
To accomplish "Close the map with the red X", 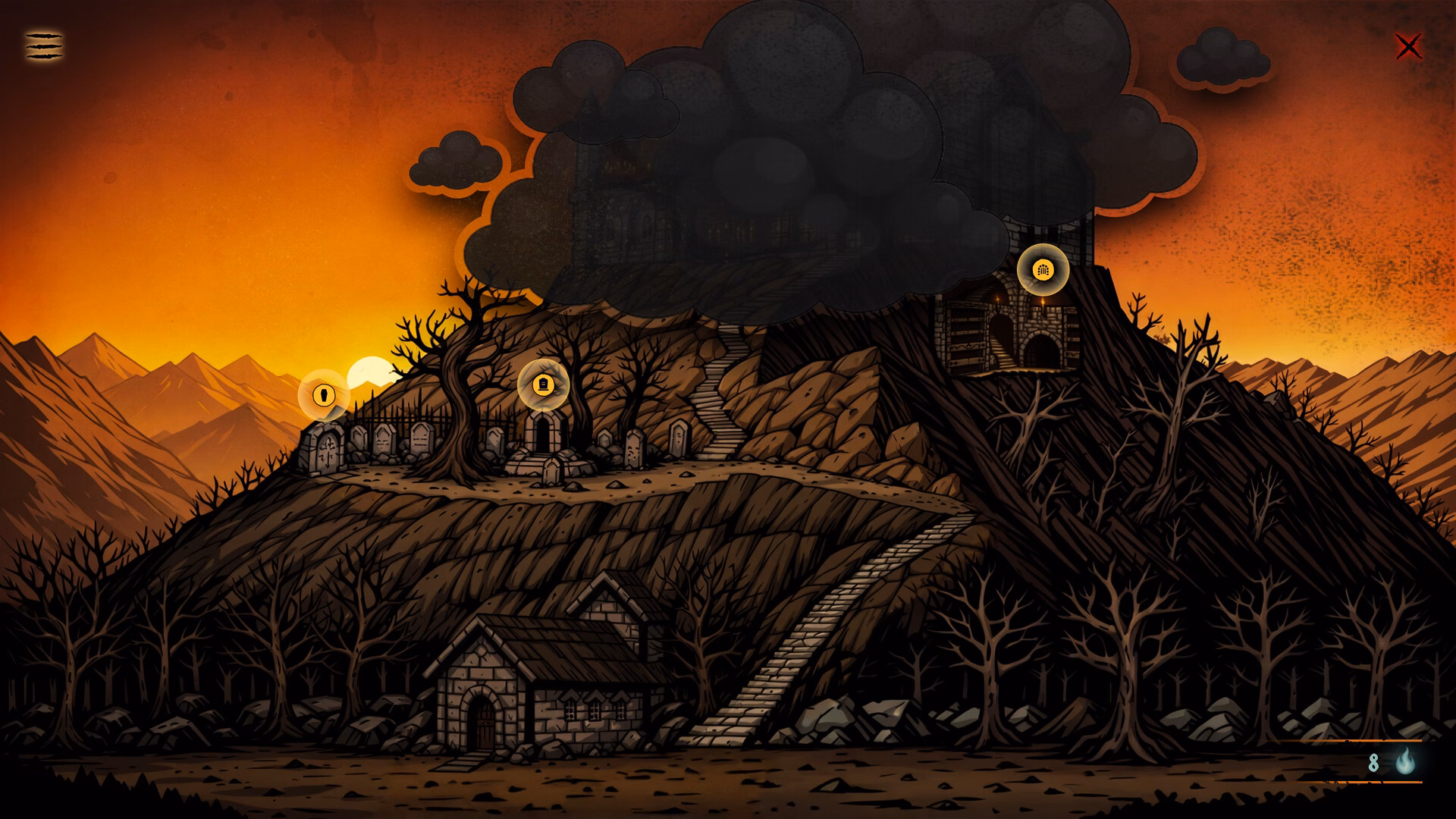I will (1408, 47).
